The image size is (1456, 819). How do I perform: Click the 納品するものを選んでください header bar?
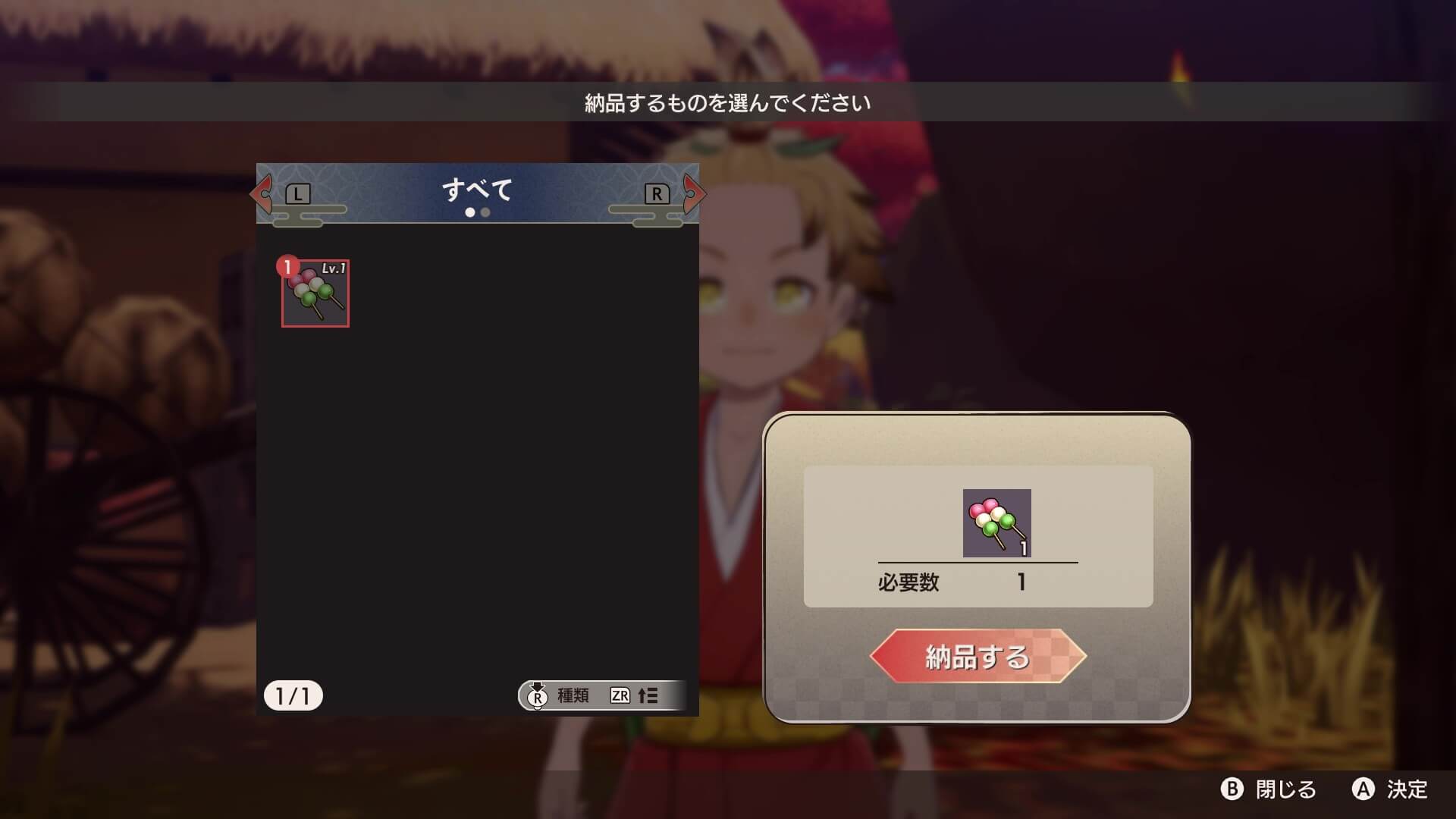[728, 100]
